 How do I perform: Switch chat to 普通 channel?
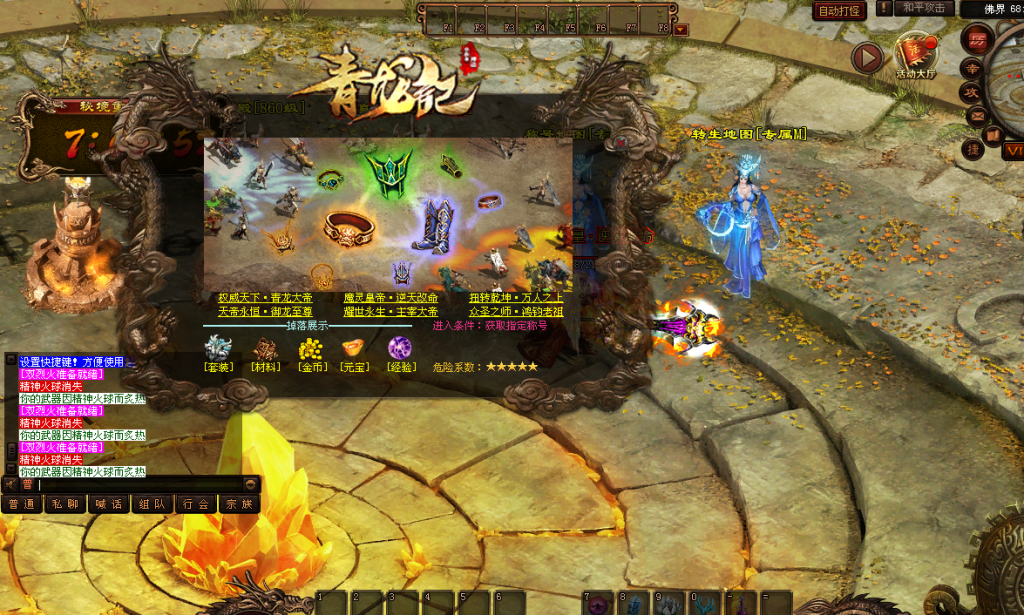pos(21,504)
